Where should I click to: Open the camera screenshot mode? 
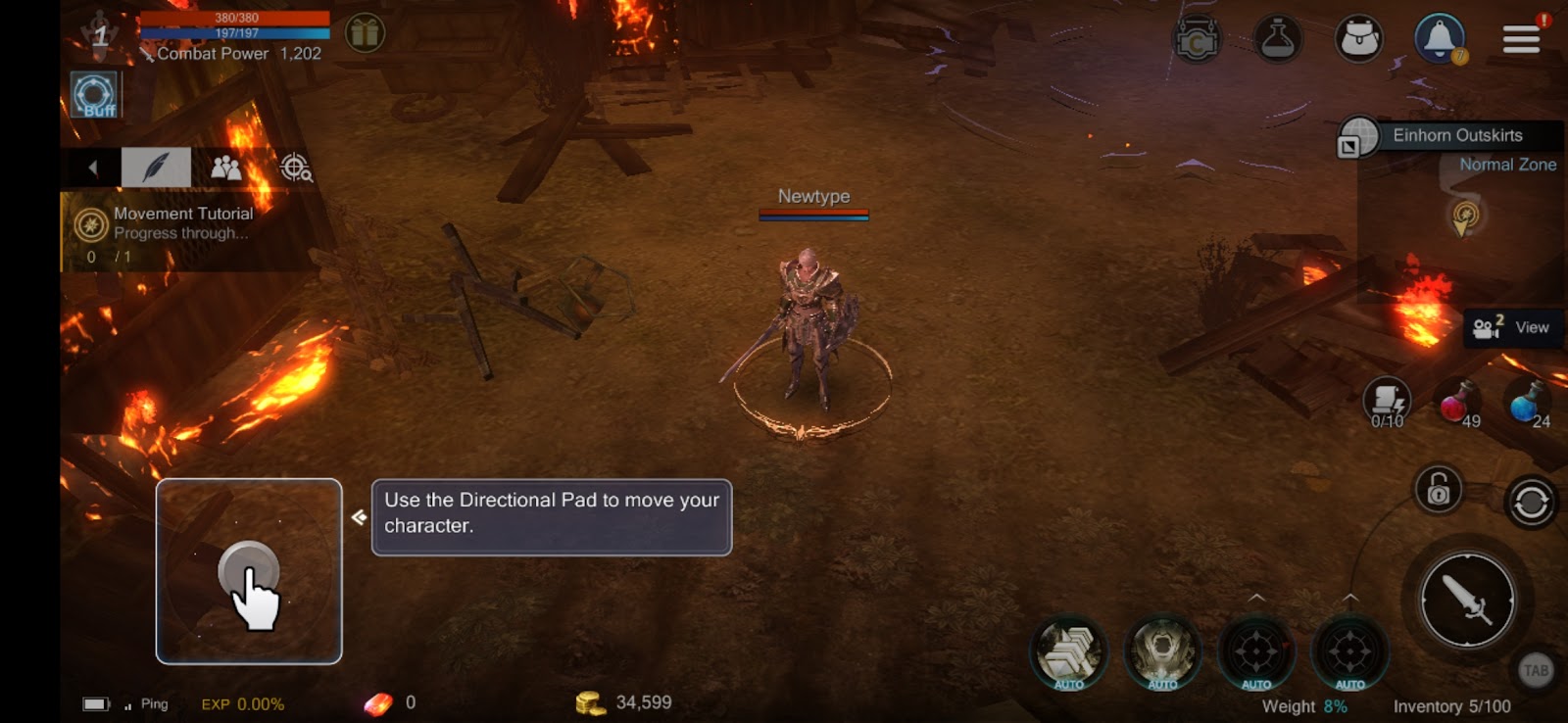1197,41
